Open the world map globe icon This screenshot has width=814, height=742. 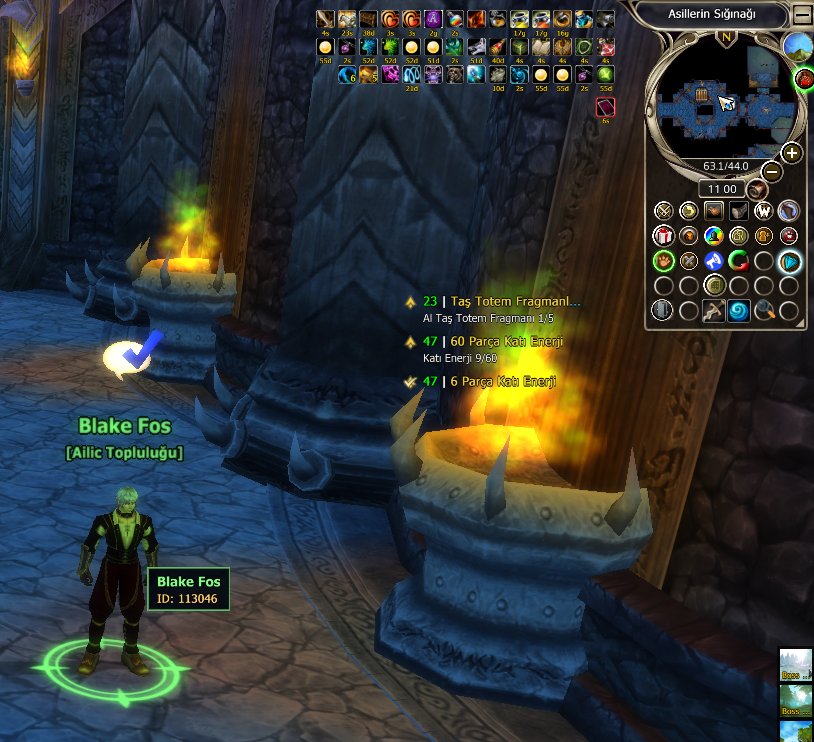click(797, 45)
